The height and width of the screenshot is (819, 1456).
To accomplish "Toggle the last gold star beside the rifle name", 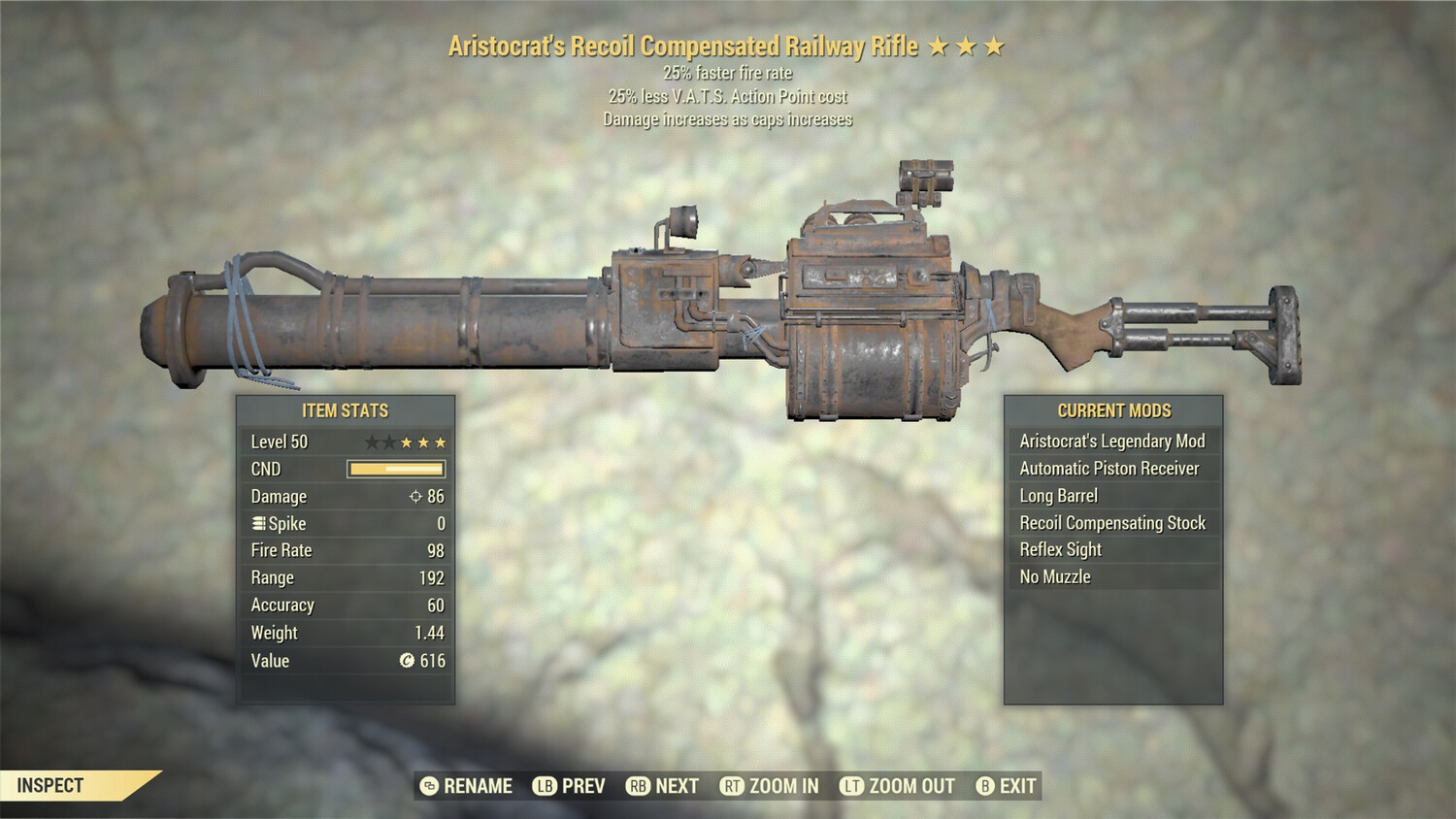I will (993, 45).
